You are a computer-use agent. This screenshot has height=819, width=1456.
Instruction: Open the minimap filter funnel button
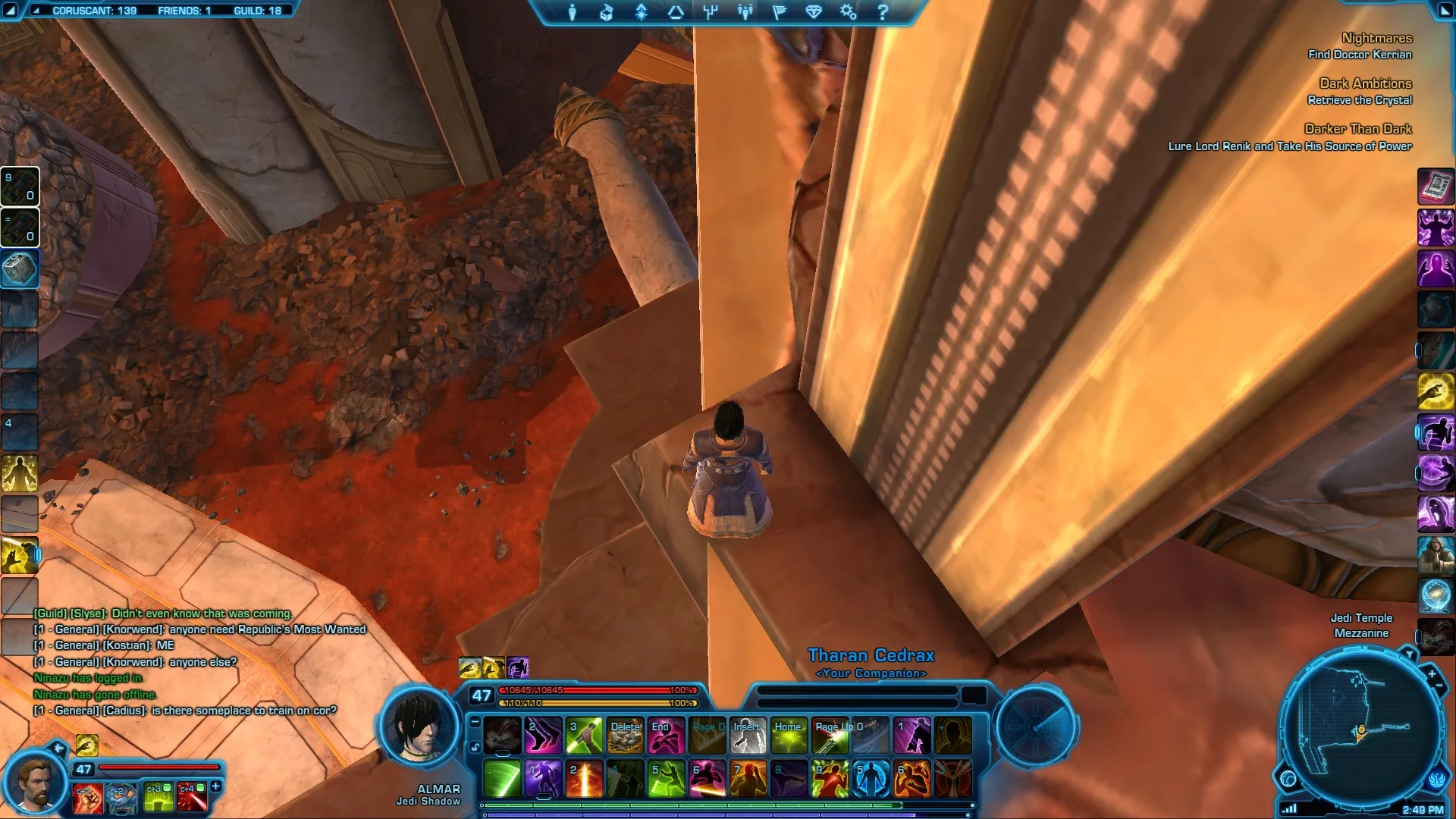pos(1409,654)
